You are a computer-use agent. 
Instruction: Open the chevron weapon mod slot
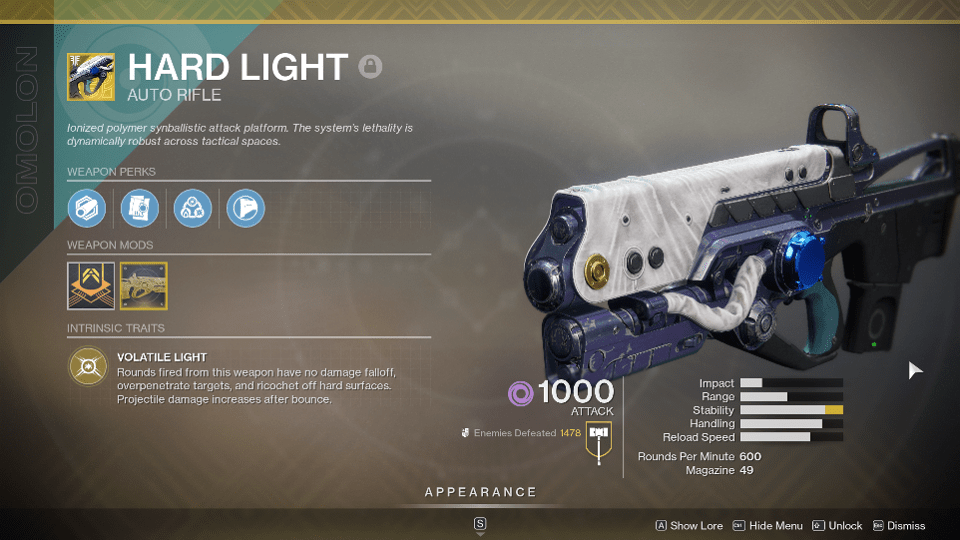point(90,285)
